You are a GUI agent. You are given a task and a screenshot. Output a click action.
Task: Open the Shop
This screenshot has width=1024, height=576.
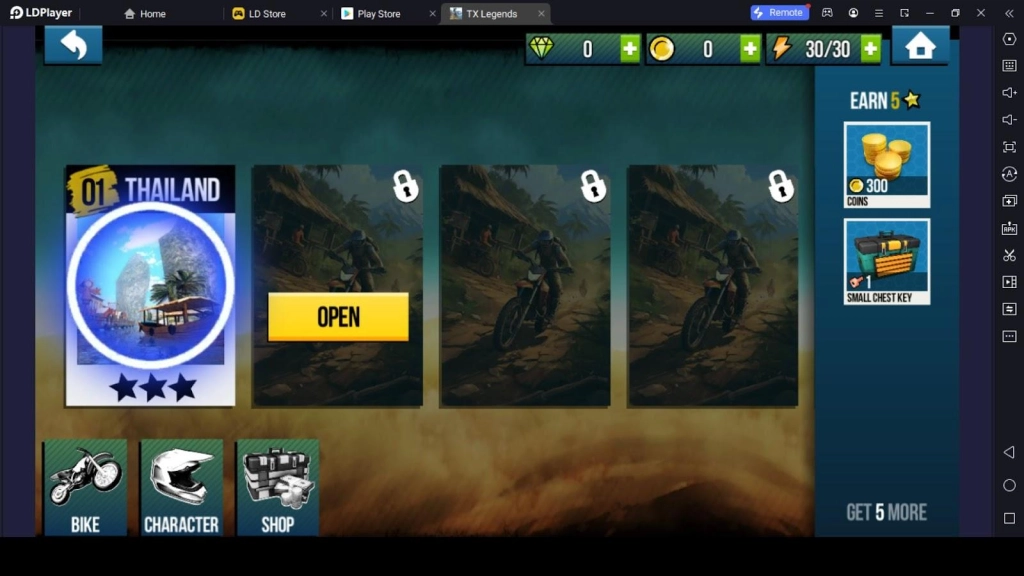[278, 487]
